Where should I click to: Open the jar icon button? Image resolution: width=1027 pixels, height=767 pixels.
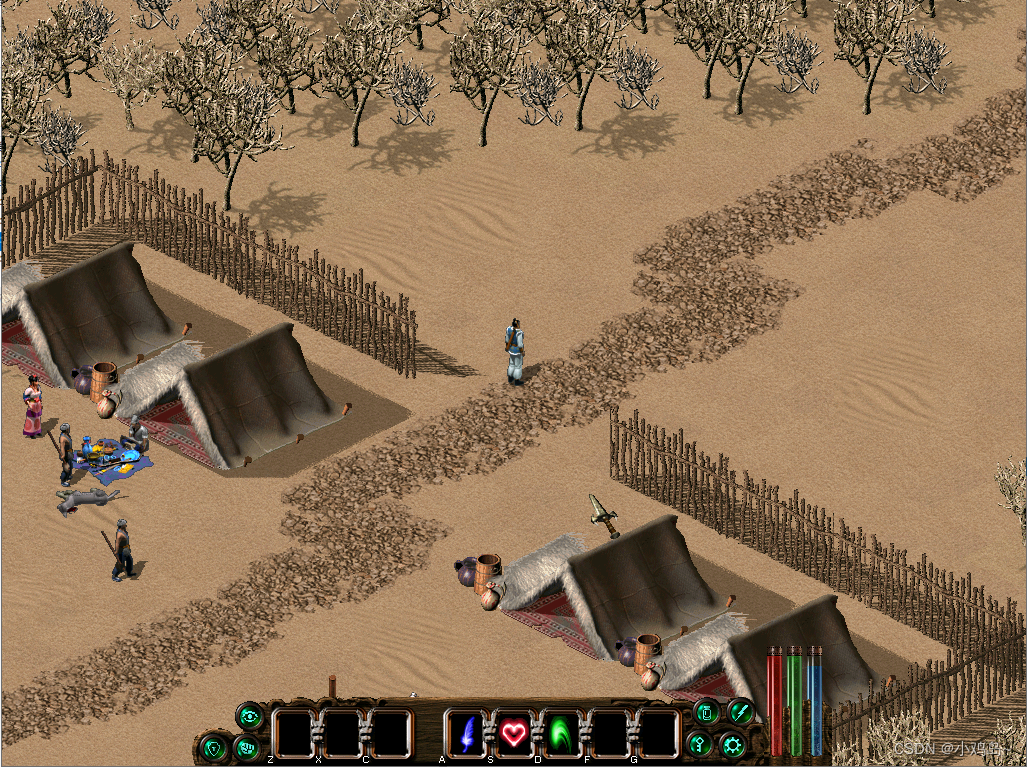(706, 713)
